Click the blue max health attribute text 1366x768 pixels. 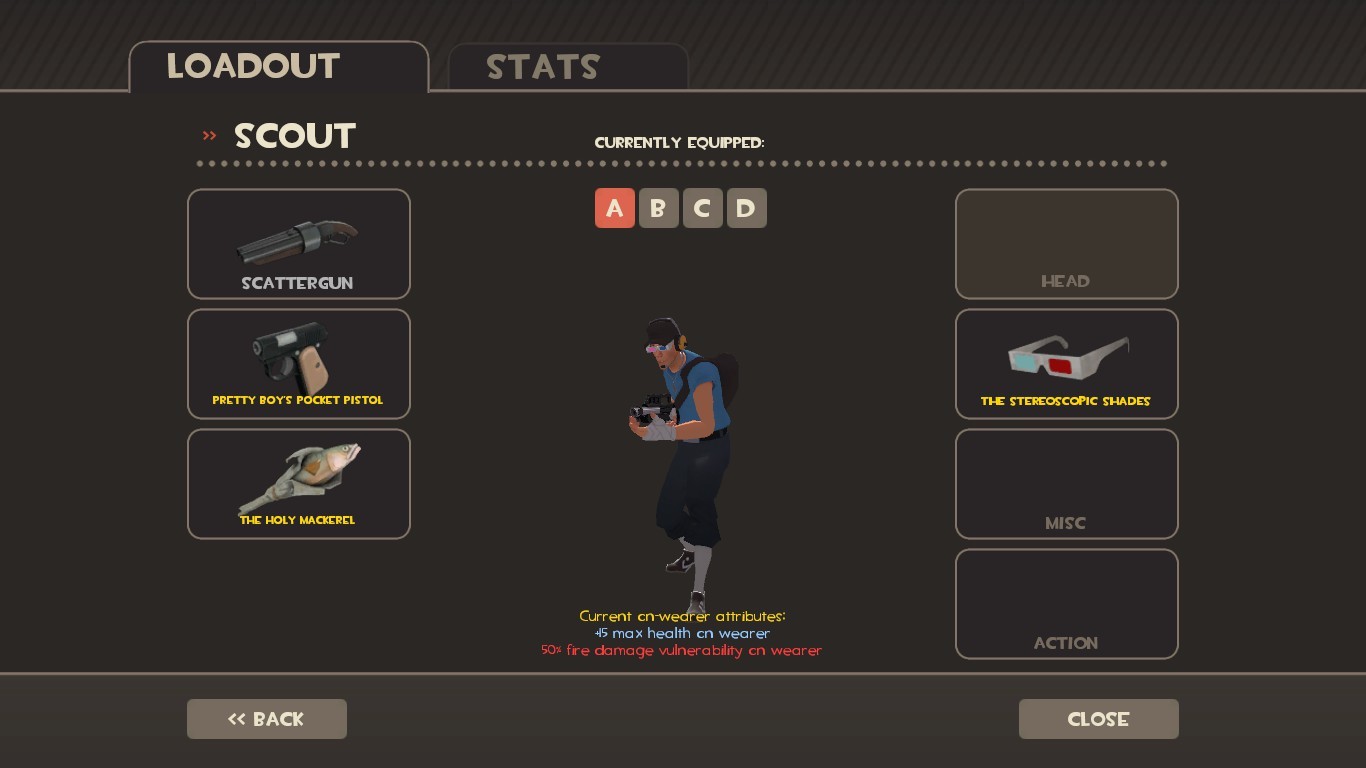(x=683, y=633)
